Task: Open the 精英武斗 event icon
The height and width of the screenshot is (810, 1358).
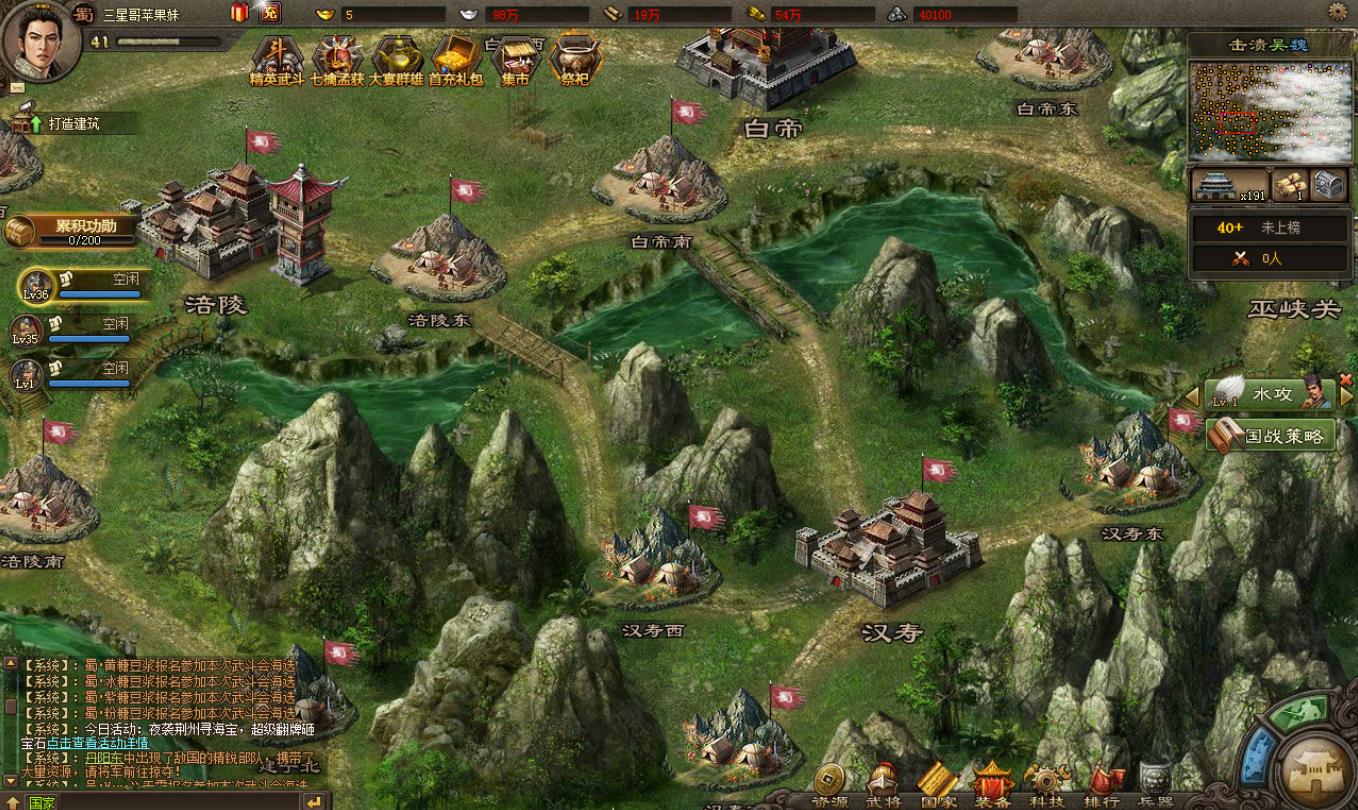Action: click(277, 58)
